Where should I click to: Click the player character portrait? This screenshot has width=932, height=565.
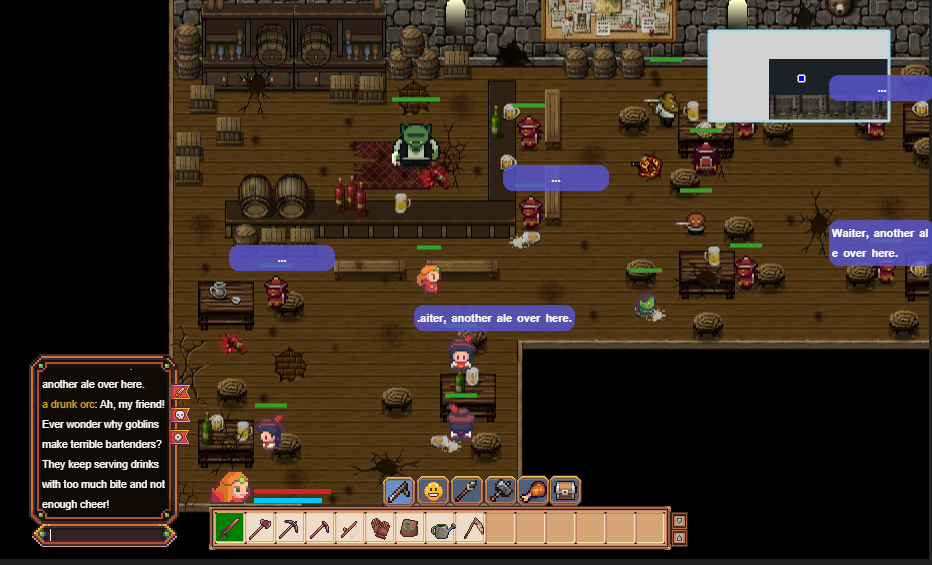231,489
